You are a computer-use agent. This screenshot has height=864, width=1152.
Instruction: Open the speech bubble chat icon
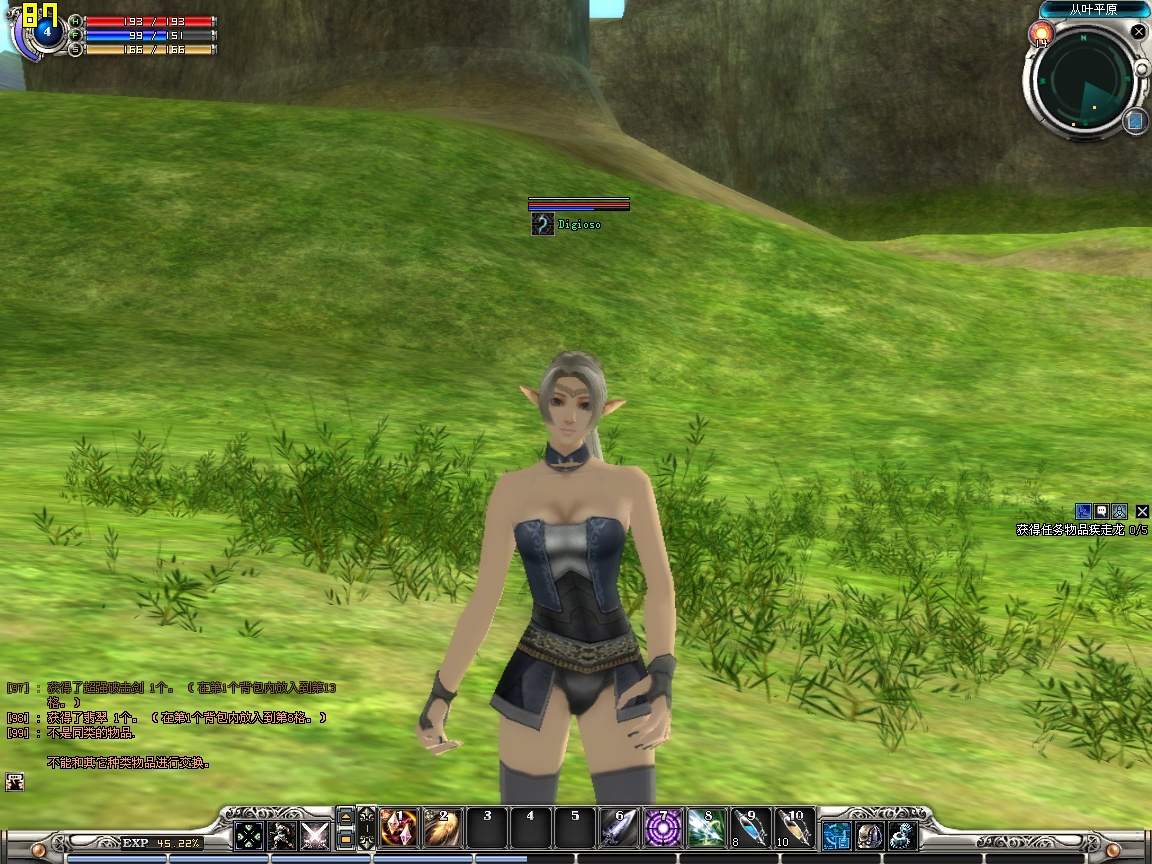pyautogui.click(x=1101, y=511)
